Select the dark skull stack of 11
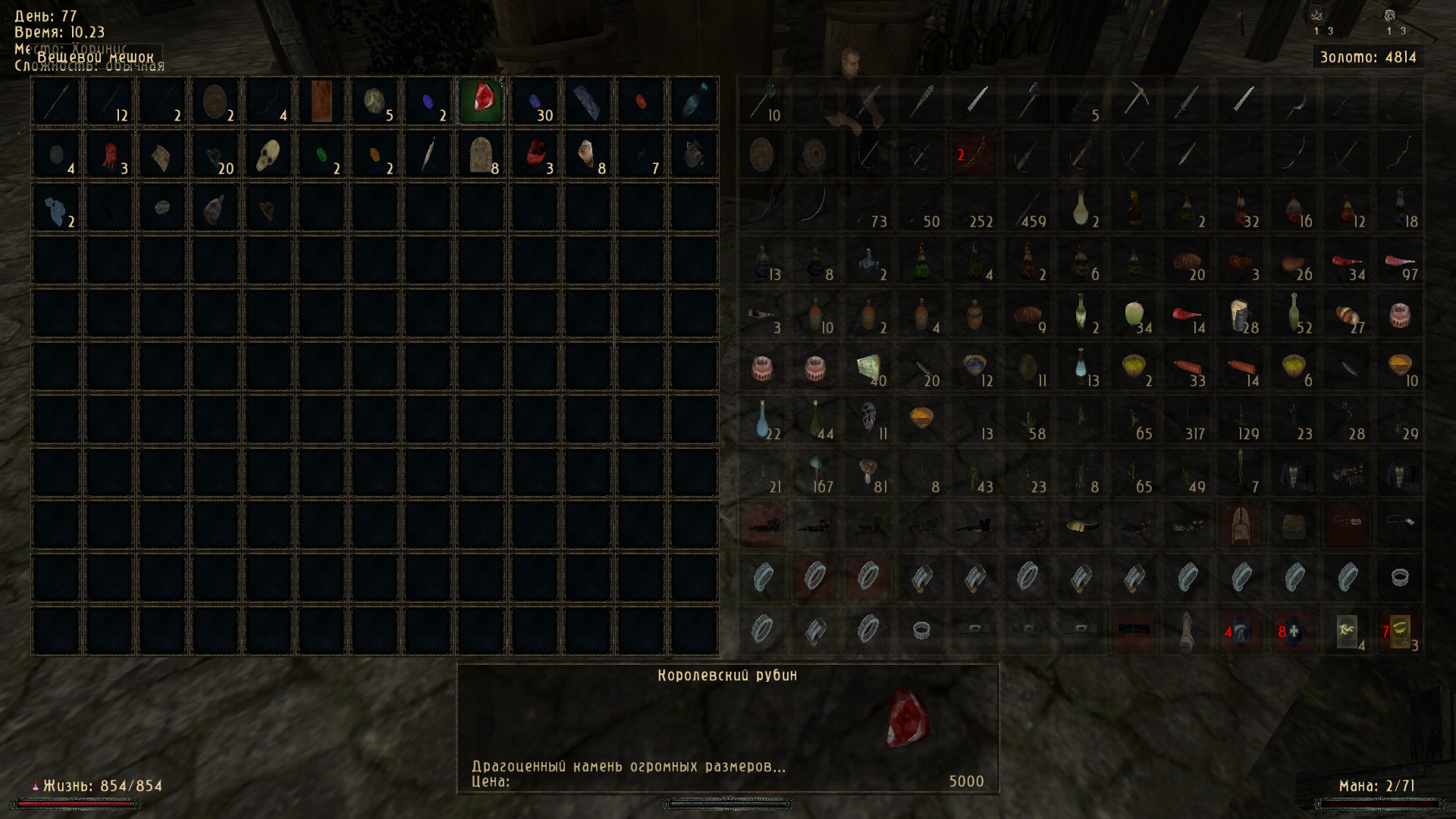The height and width of the screenshot is (819, 1456). point(868,420)
